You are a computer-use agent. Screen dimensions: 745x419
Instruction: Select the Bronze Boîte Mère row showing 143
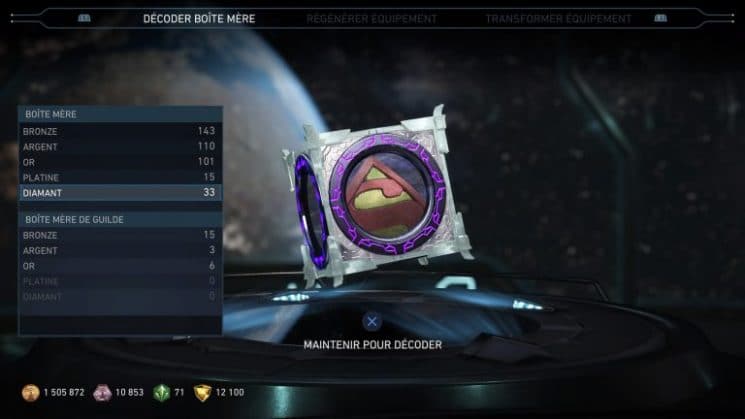(x=120, y=131)
